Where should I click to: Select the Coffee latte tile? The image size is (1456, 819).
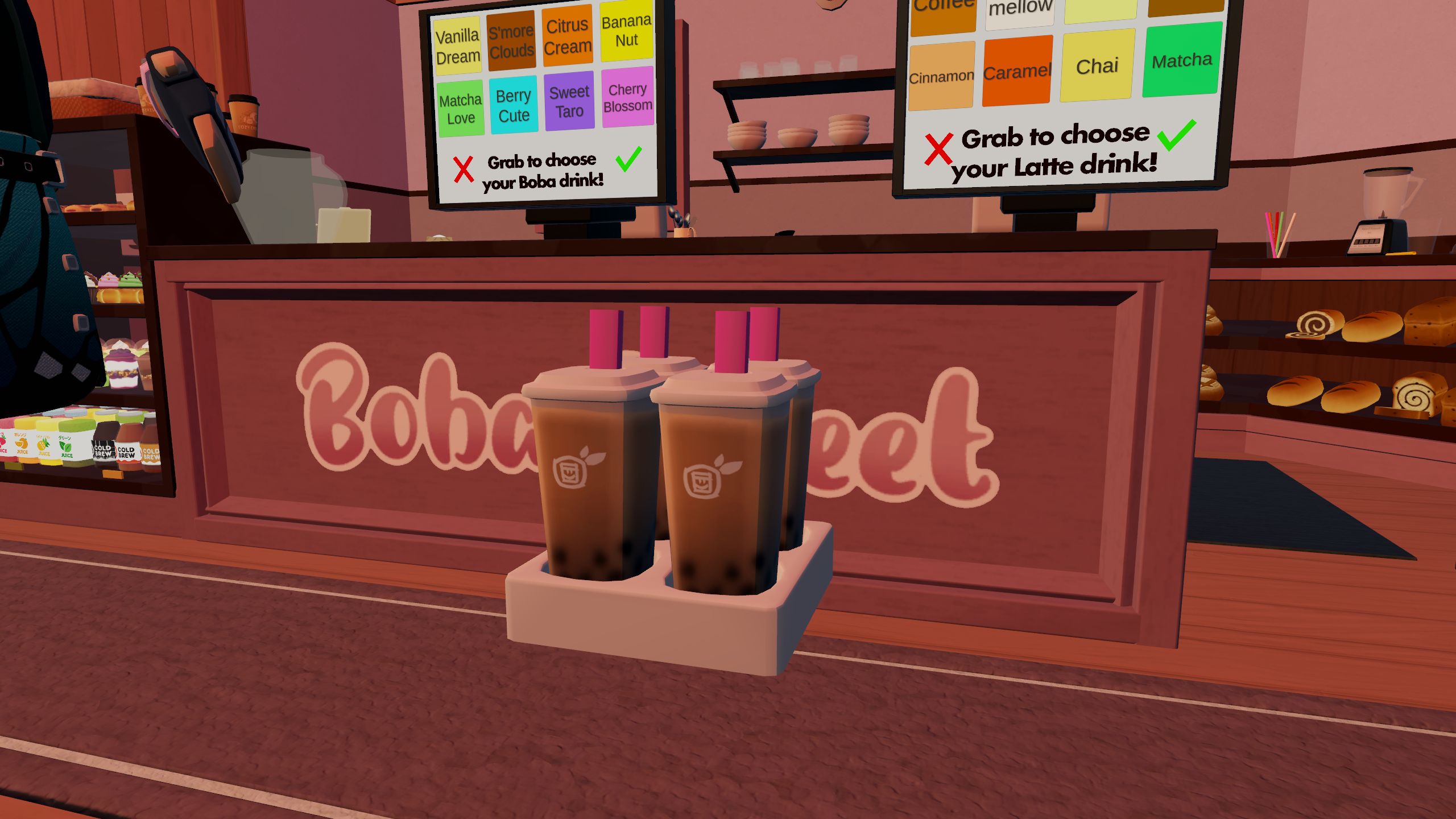point(944,14)
